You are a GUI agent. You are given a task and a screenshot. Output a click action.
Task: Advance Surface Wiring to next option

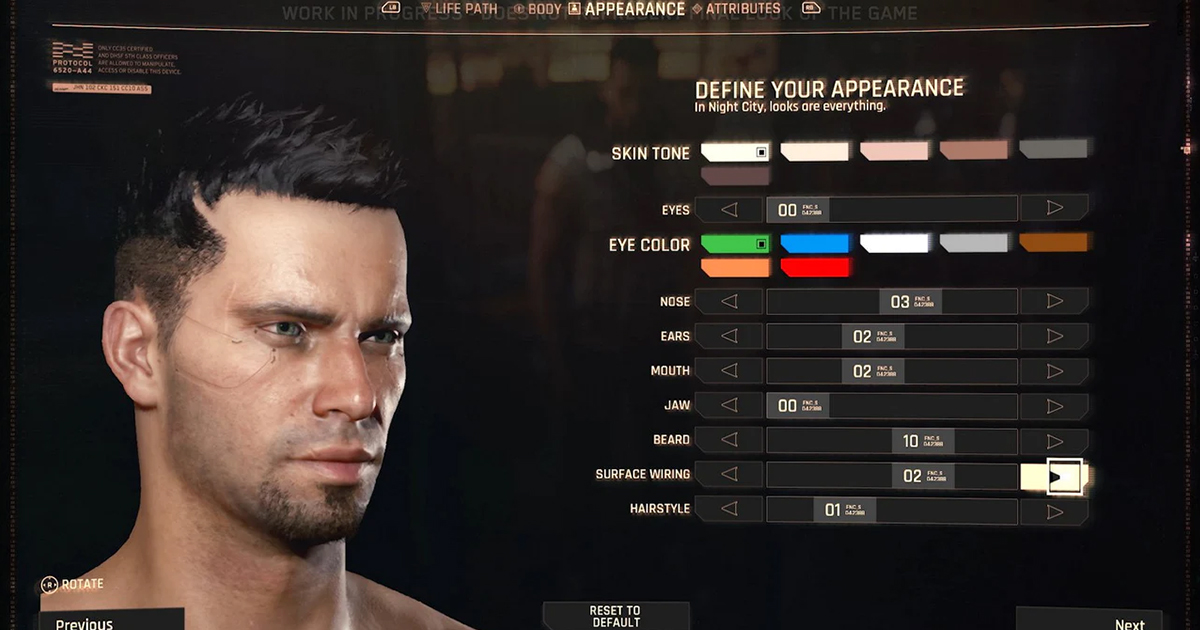point(1054,476)
